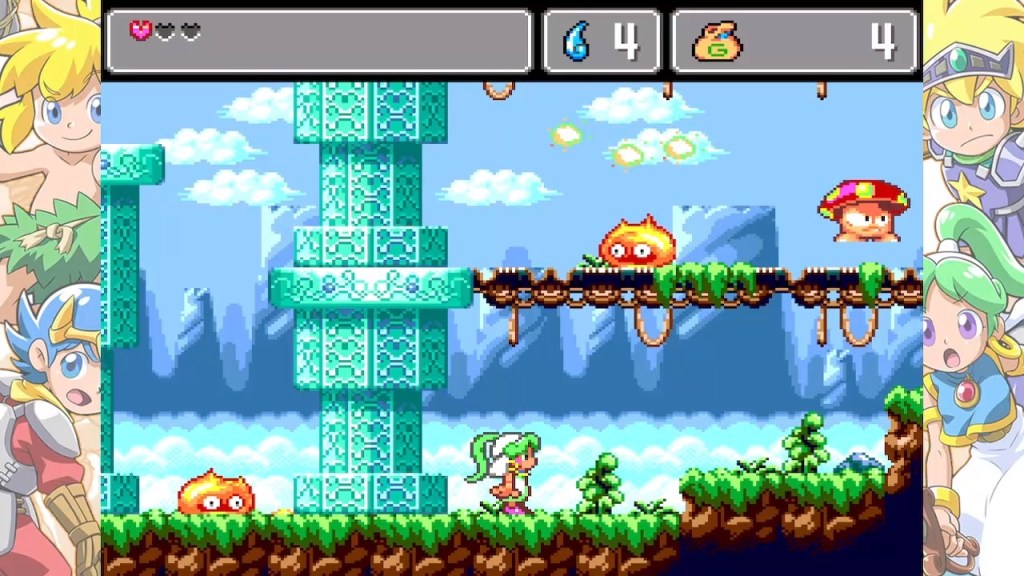Select the gold money bag icon

pyautogui.click(x=717, y=42)
